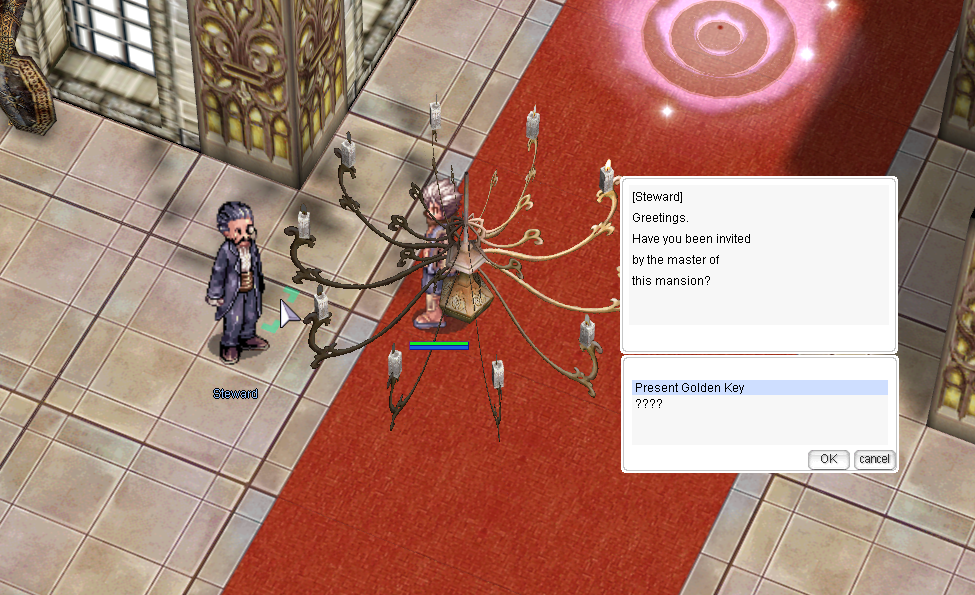Select the ???? dialogue choice

tap(649, 404)
